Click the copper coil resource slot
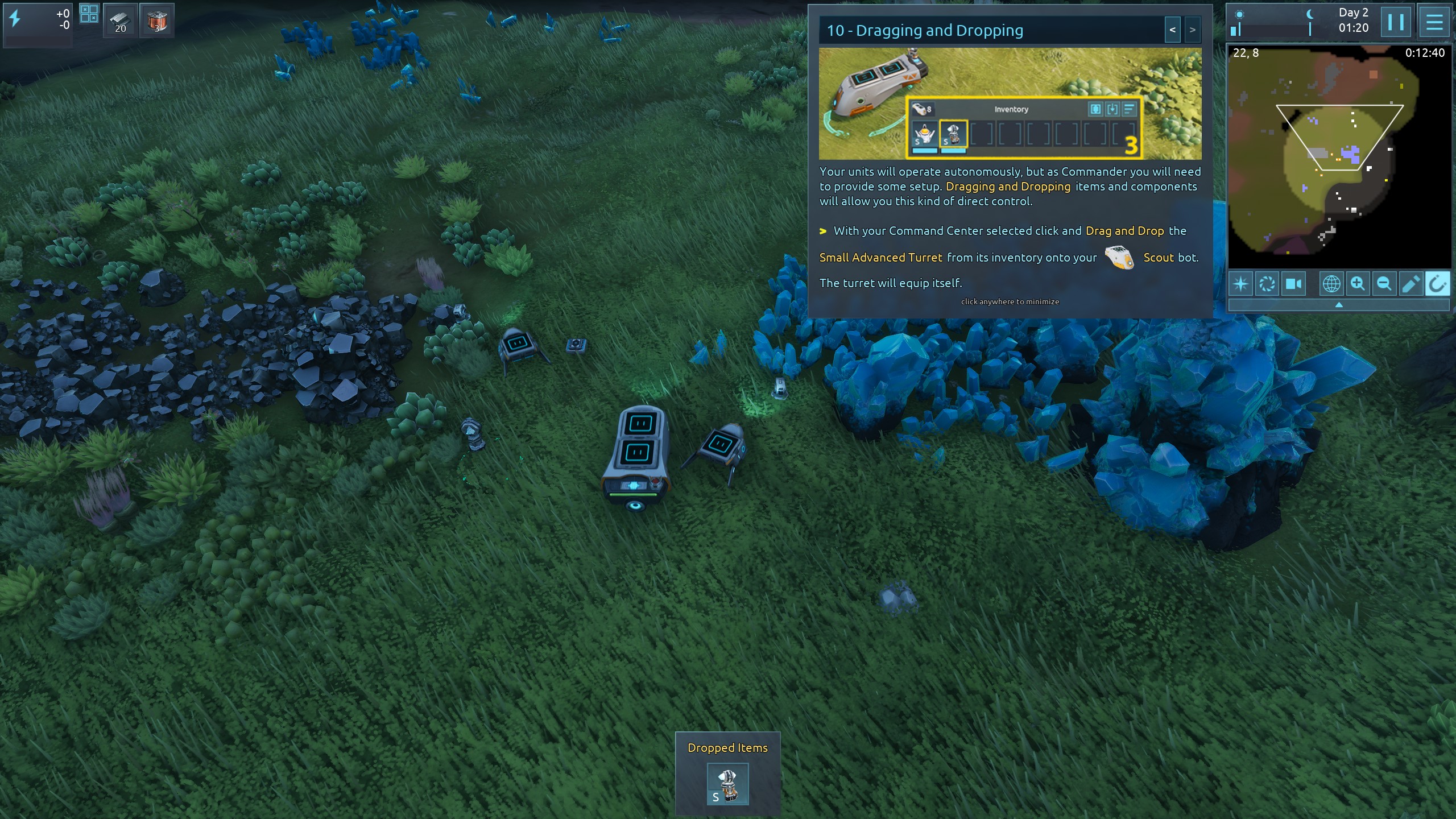Screen dimensions: 1456x819 (157, 21)
